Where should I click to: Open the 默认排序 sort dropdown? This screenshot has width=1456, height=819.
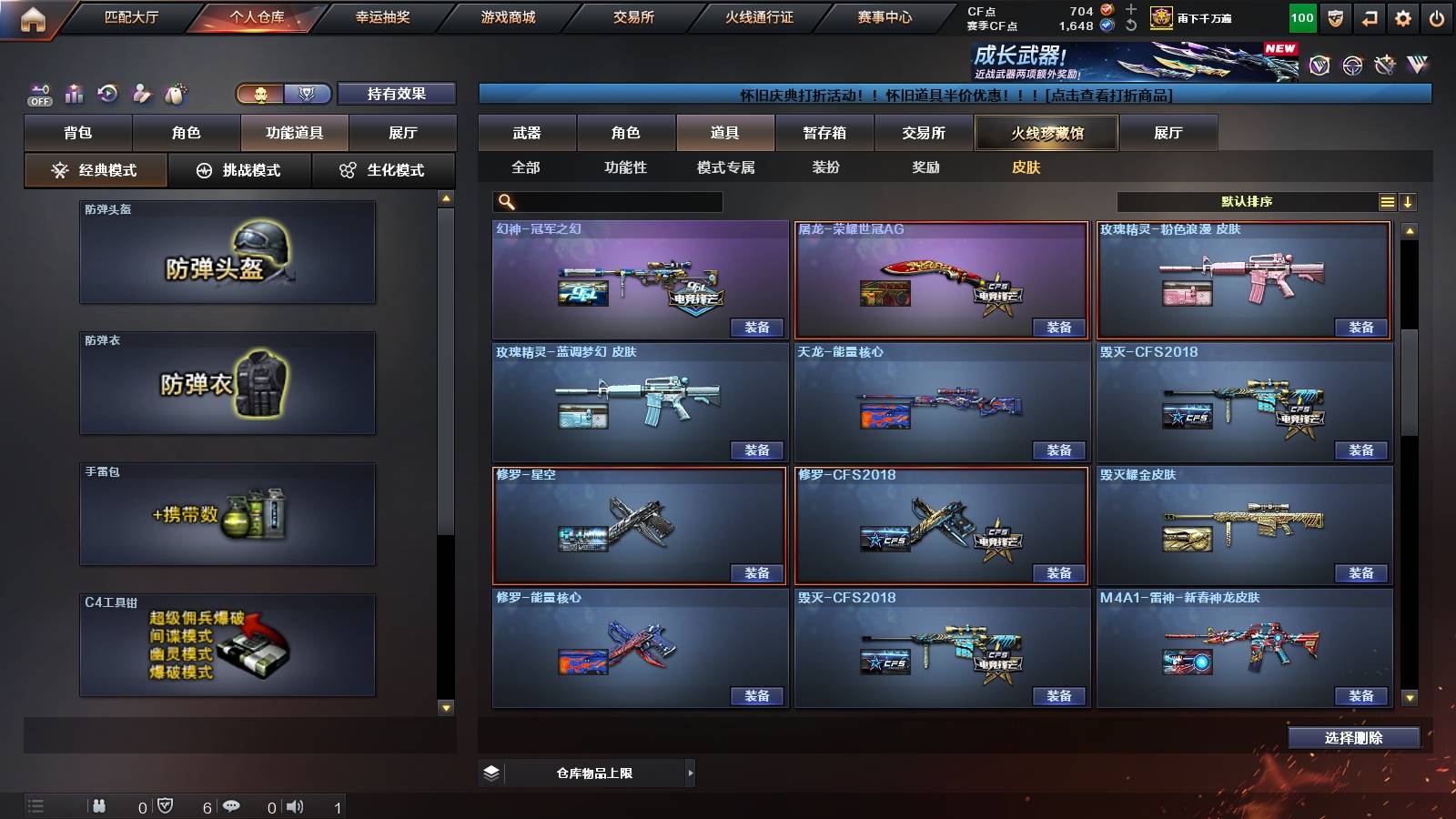pyautogui.click(x=1247, y=201)
